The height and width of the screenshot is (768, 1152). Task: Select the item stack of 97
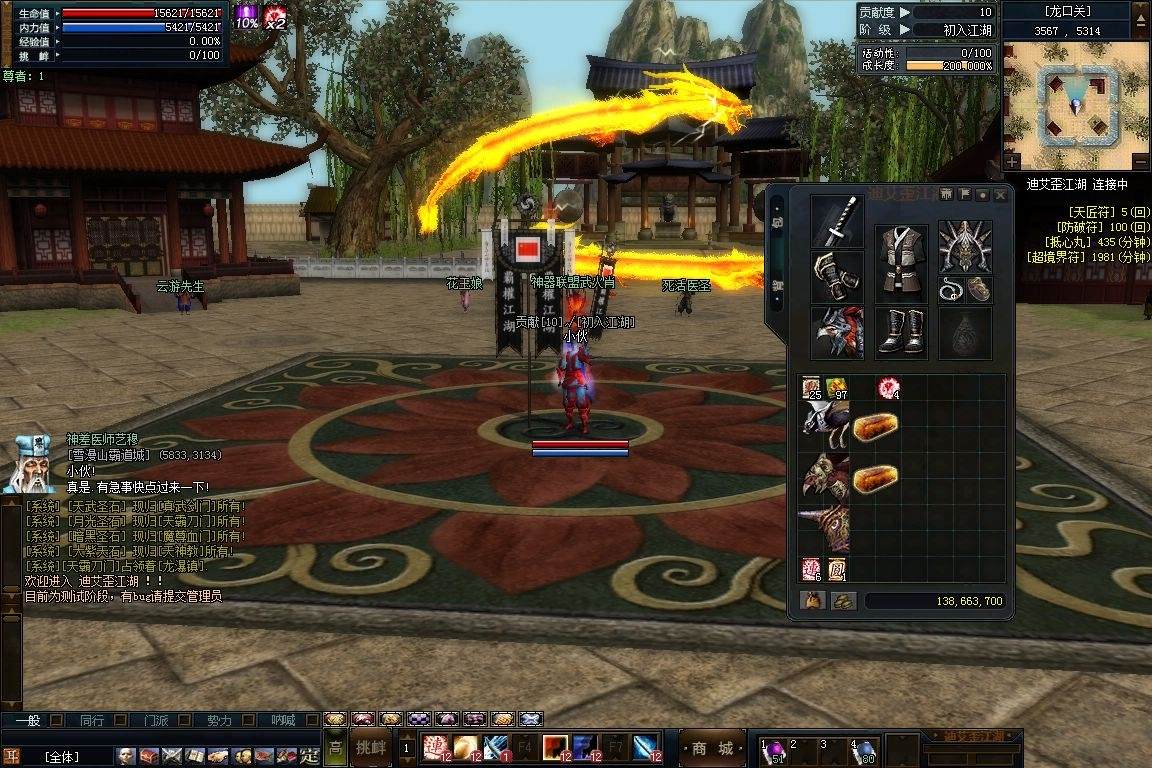click(836, 389)
